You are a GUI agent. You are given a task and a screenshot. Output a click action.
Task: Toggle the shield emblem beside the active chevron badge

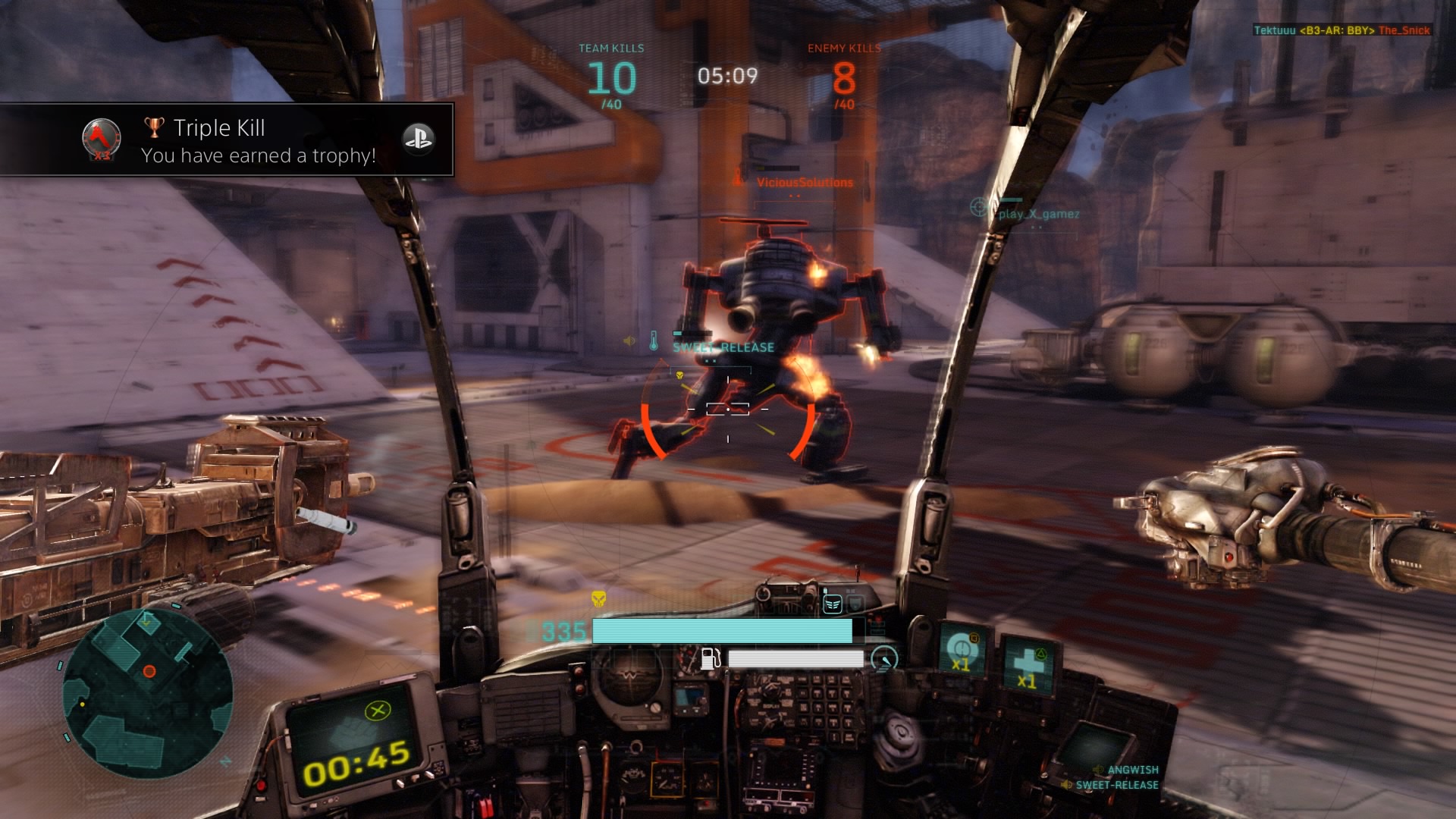point(855,604)
